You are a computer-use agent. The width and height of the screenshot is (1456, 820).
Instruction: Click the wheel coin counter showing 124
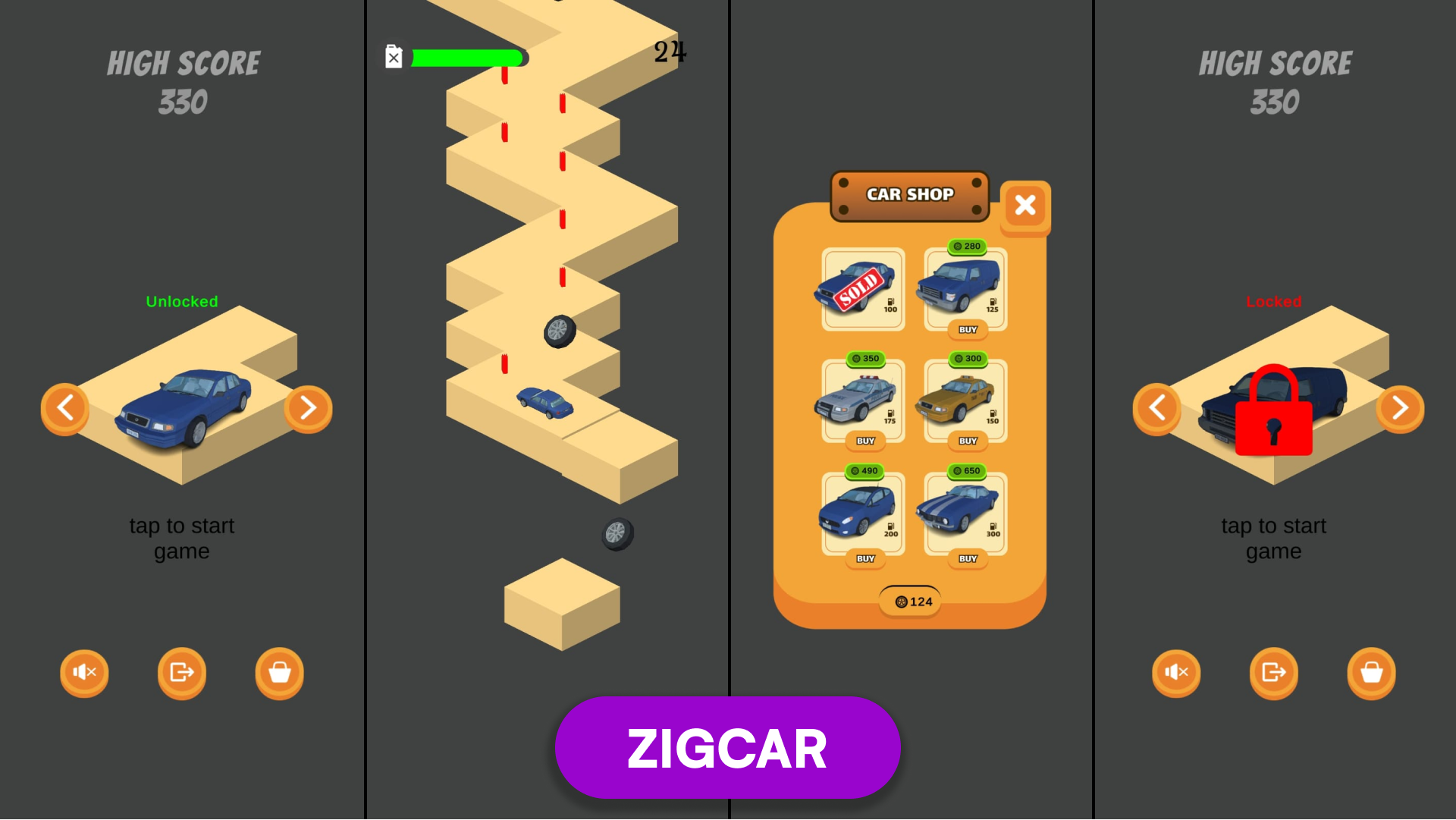click(x=910, y=600)
